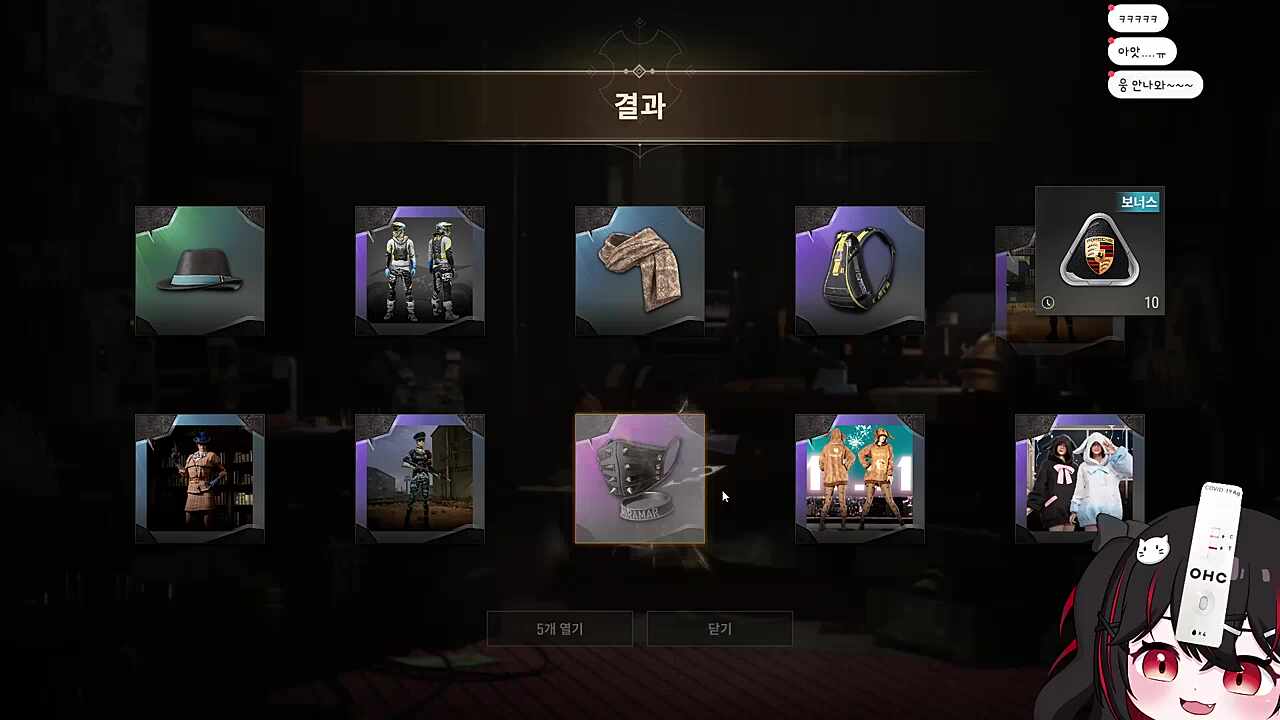Click the 결과 results title banner
1280x720 pixels.
639,107
